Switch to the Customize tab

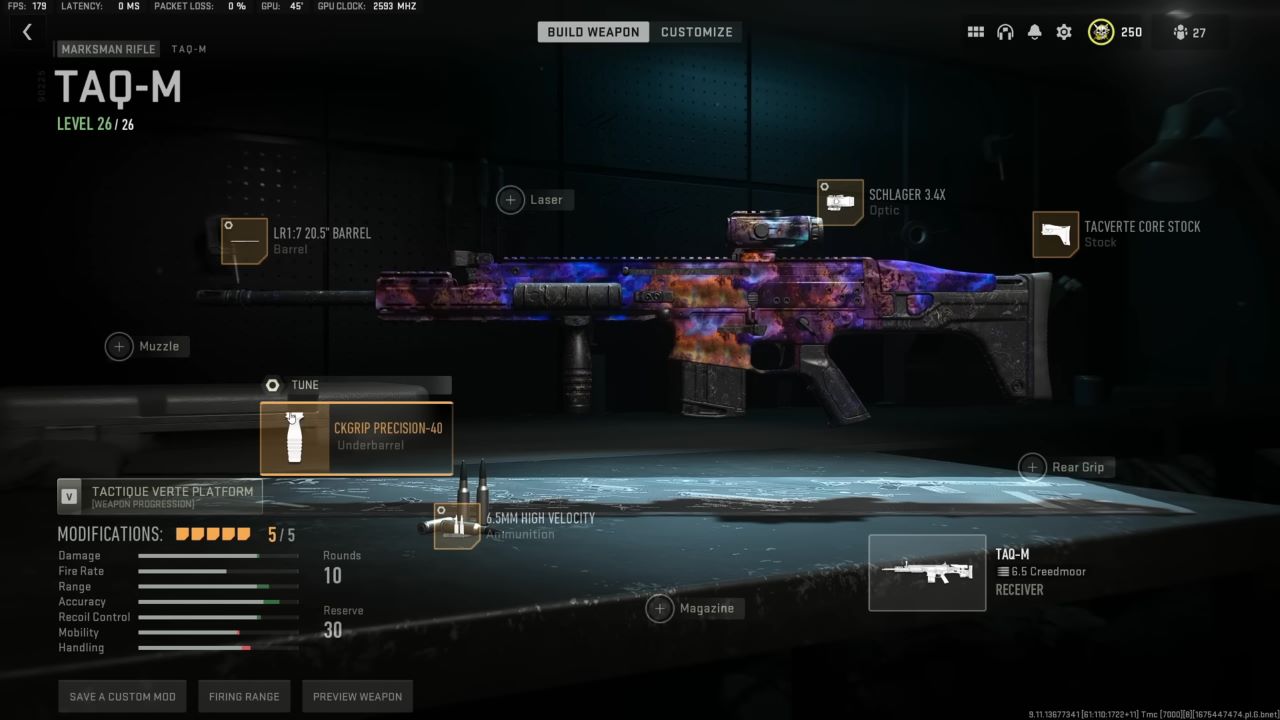(697, 31)
